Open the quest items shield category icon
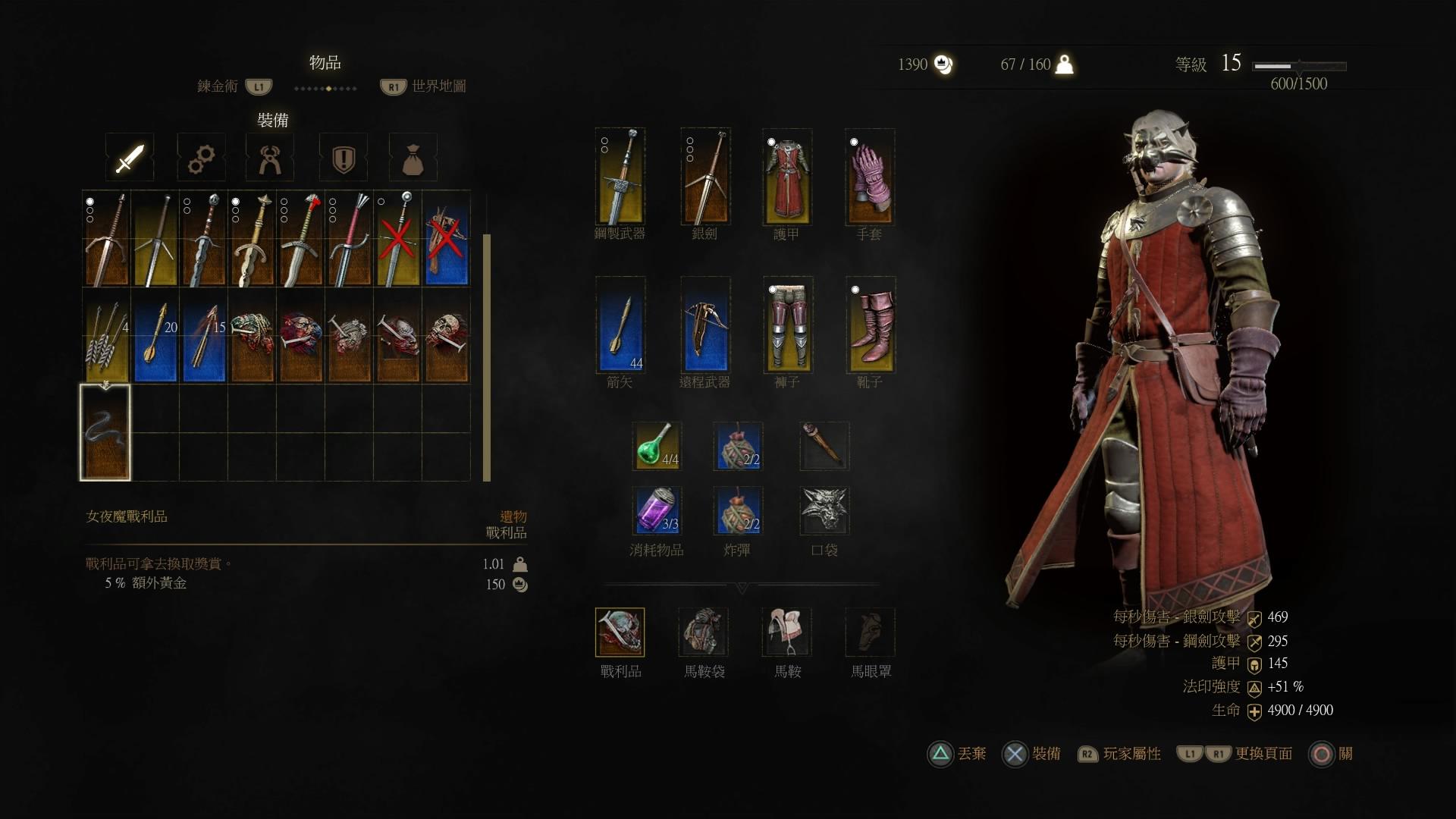Viewport: 1456px width, 819px height. (x=343, y=157)
